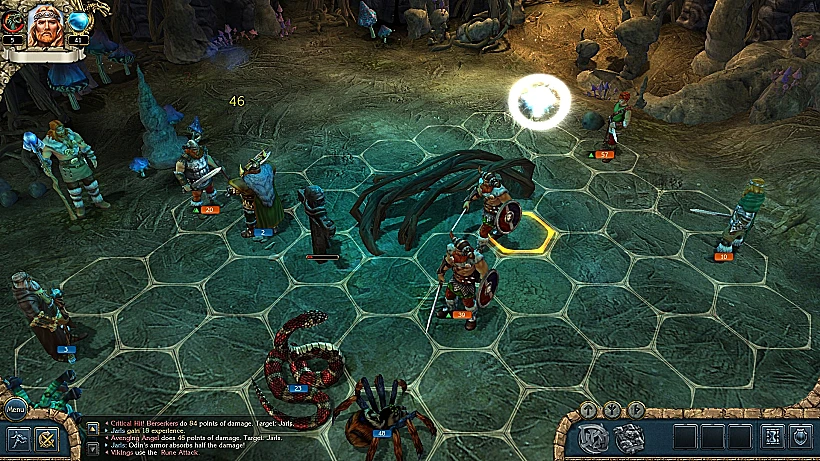Use the silver swirl unit ability
Viewport: 820px width, 461px height.
pyautogui.click(x=594, y=437)
